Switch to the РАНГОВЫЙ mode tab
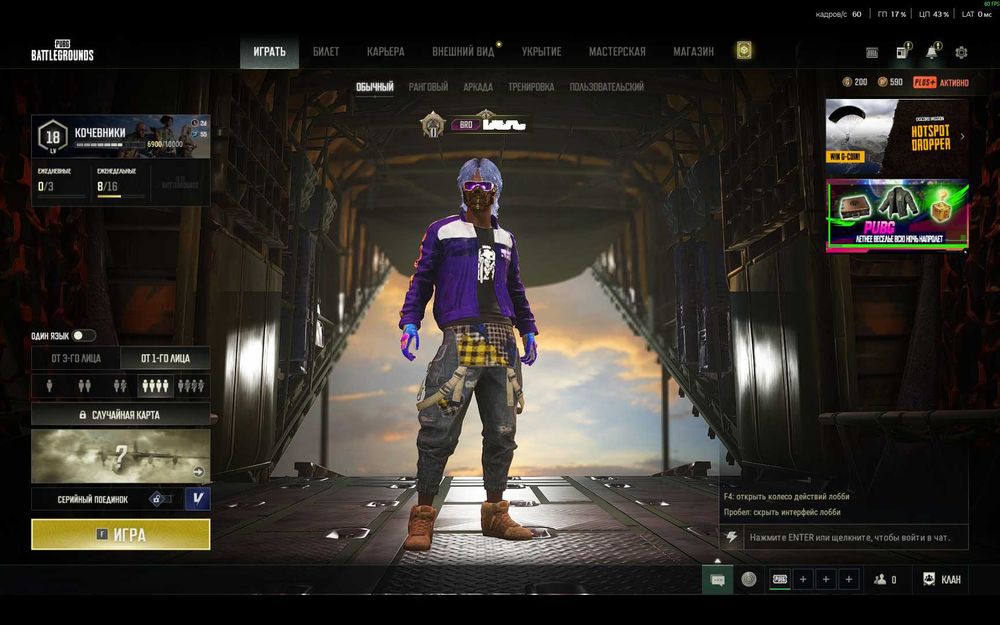1000x625 pixels. click(428, 88)
